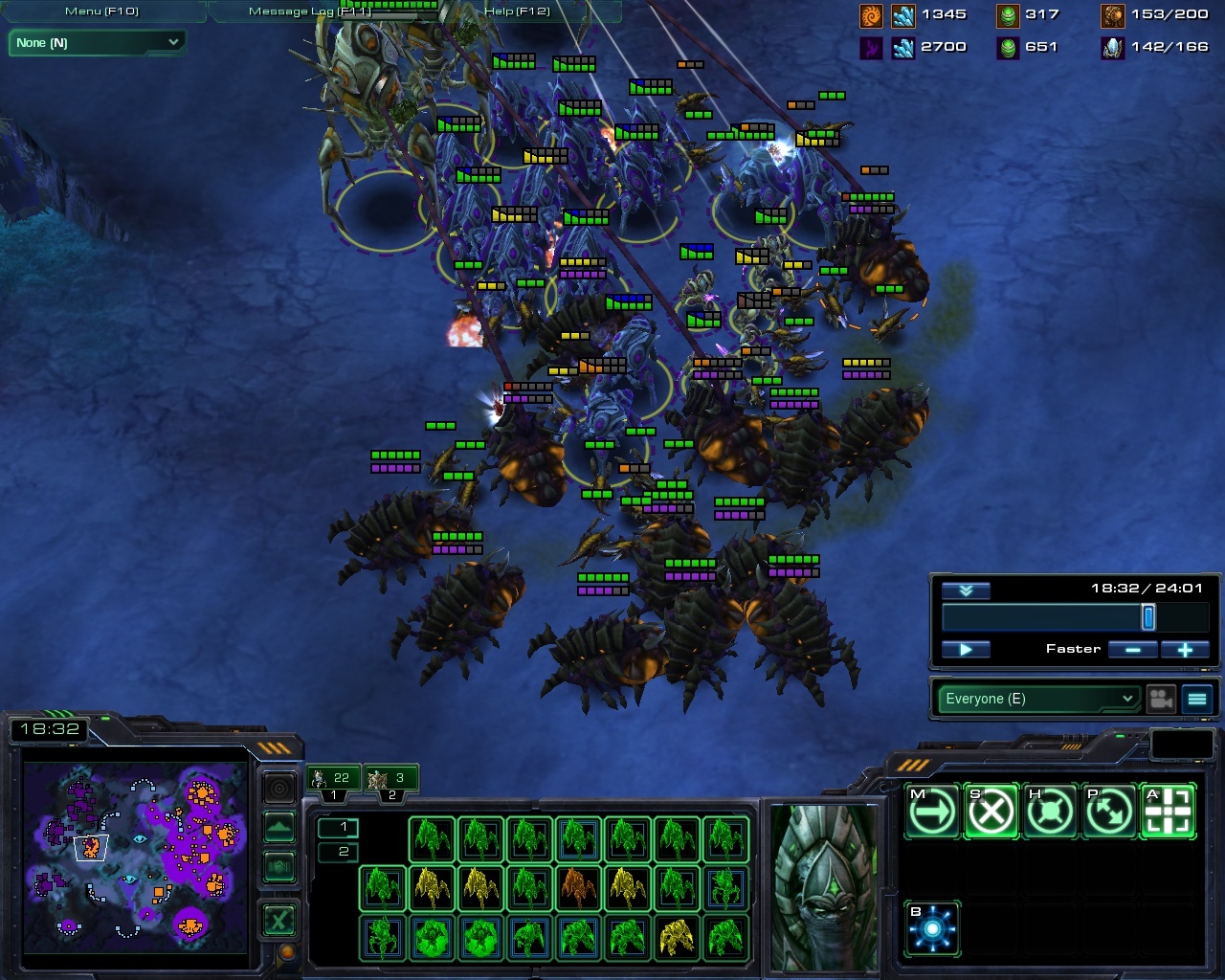Image resolution: width=1225 pixels, height=980 pixels.
Task: Activate Hold Position (H)
Action: click(x=1050, y=810)
